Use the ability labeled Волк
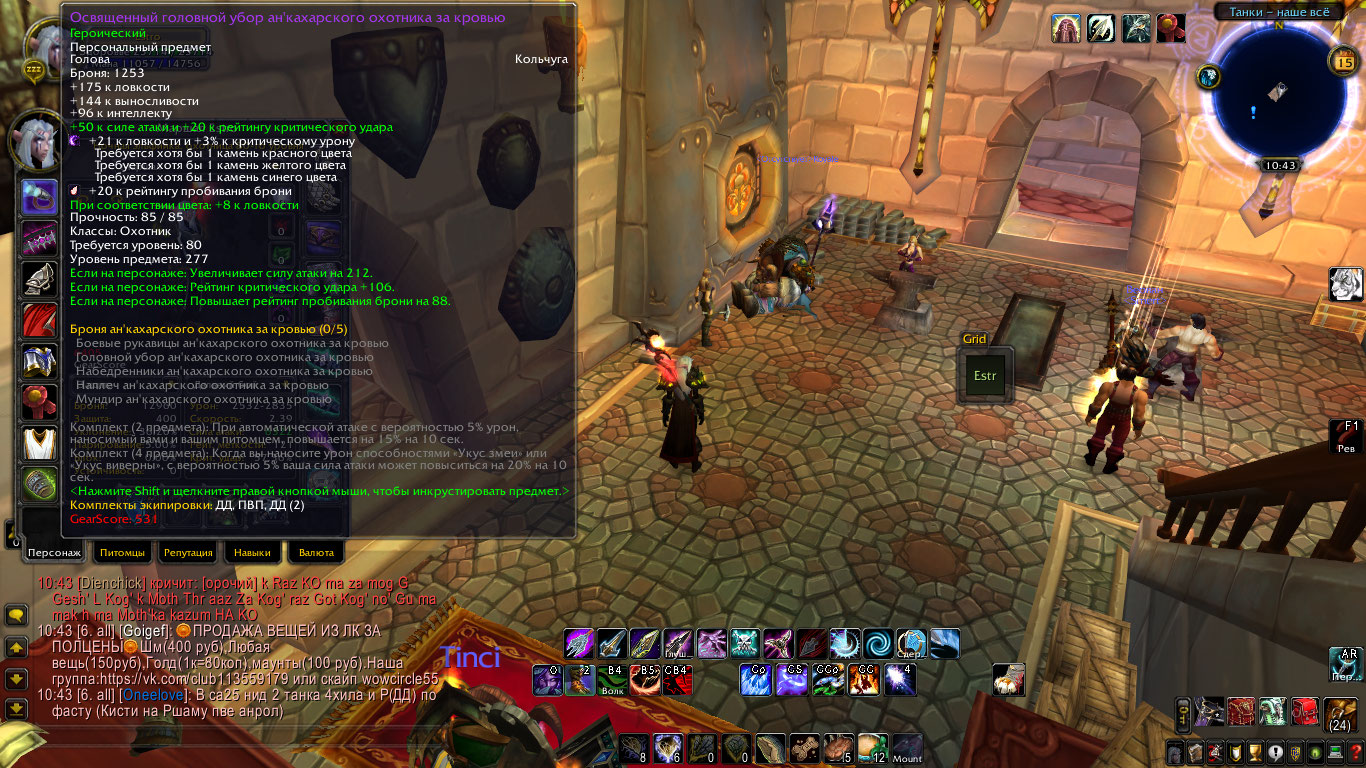Viewport: 1366px width, 768px height. [x=612, y=680]
